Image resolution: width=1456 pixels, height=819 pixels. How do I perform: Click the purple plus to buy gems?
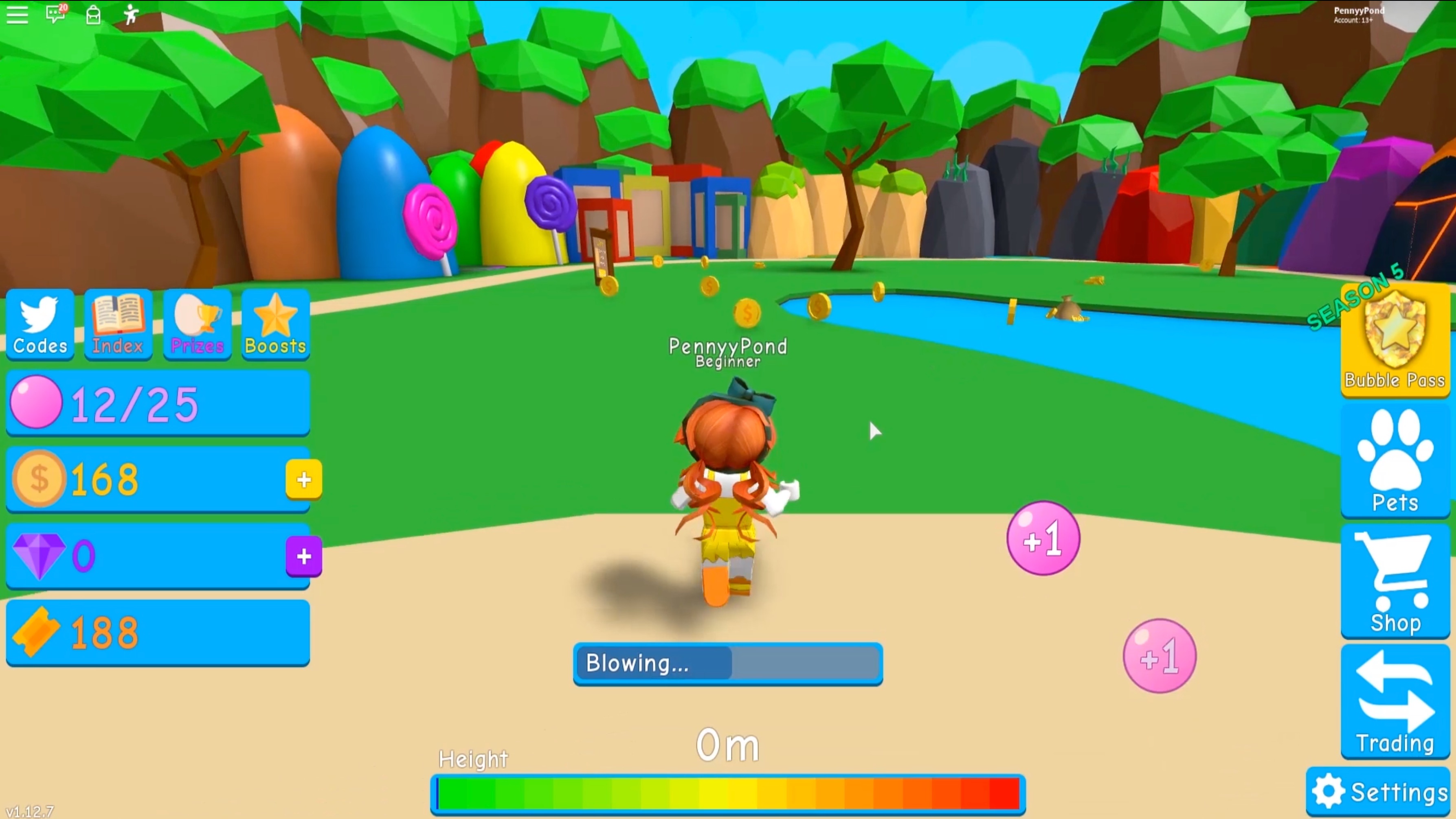(303, 556)
